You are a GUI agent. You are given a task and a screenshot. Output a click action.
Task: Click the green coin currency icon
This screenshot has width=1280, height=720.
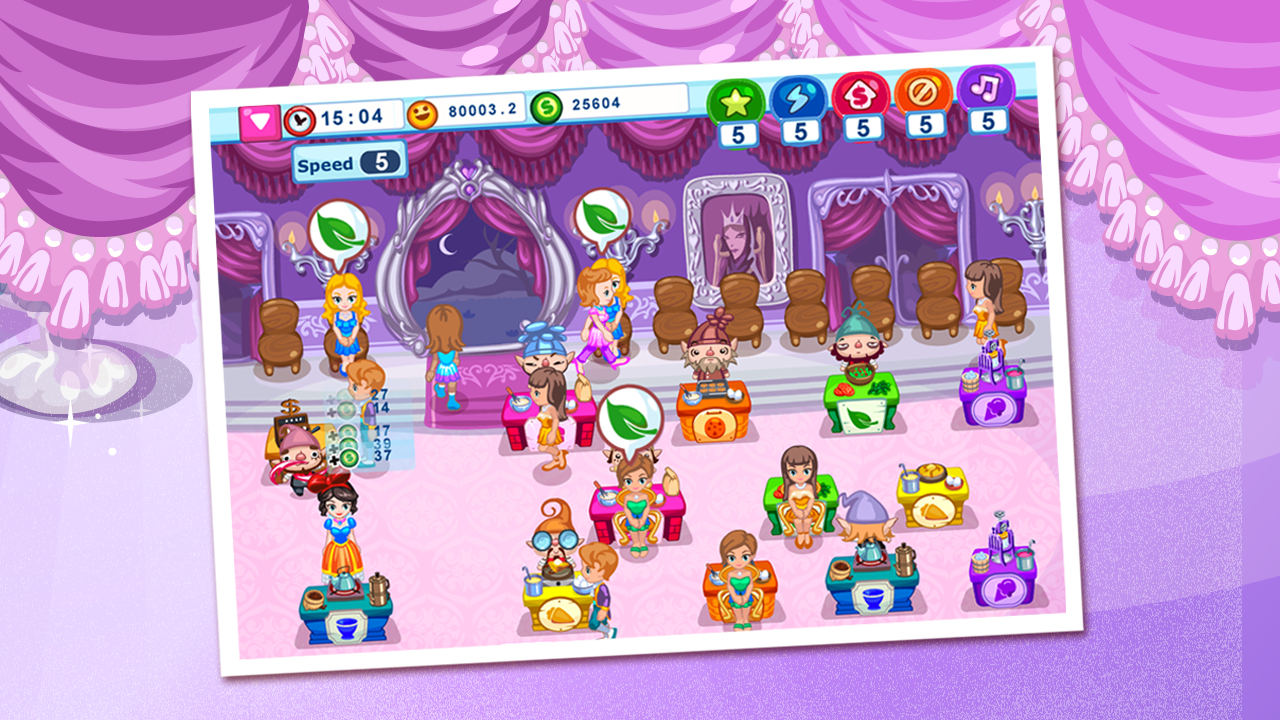point(545,107)
